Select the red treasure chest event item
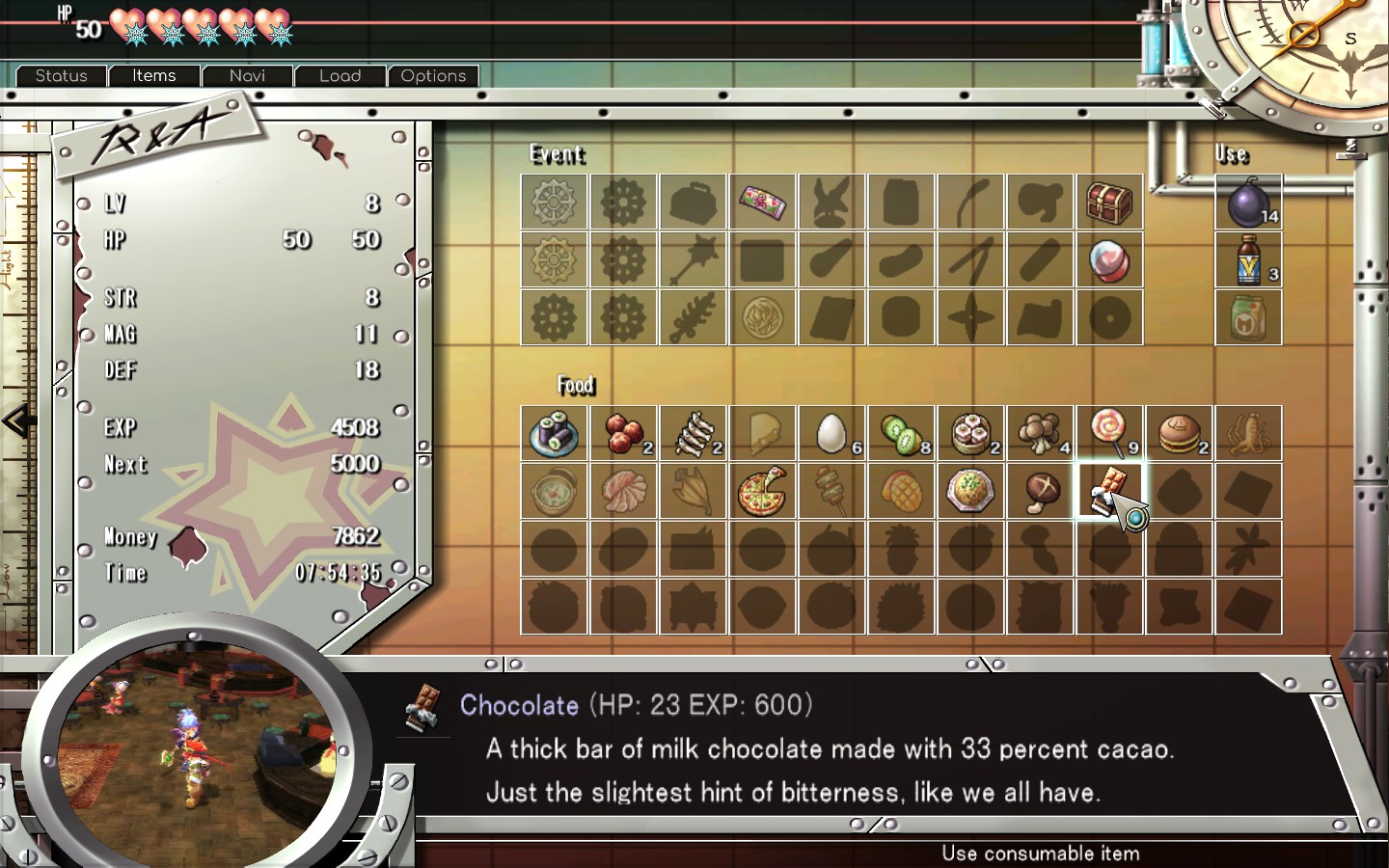This screenshot has width=1389, height=868. pos(1109,203)
